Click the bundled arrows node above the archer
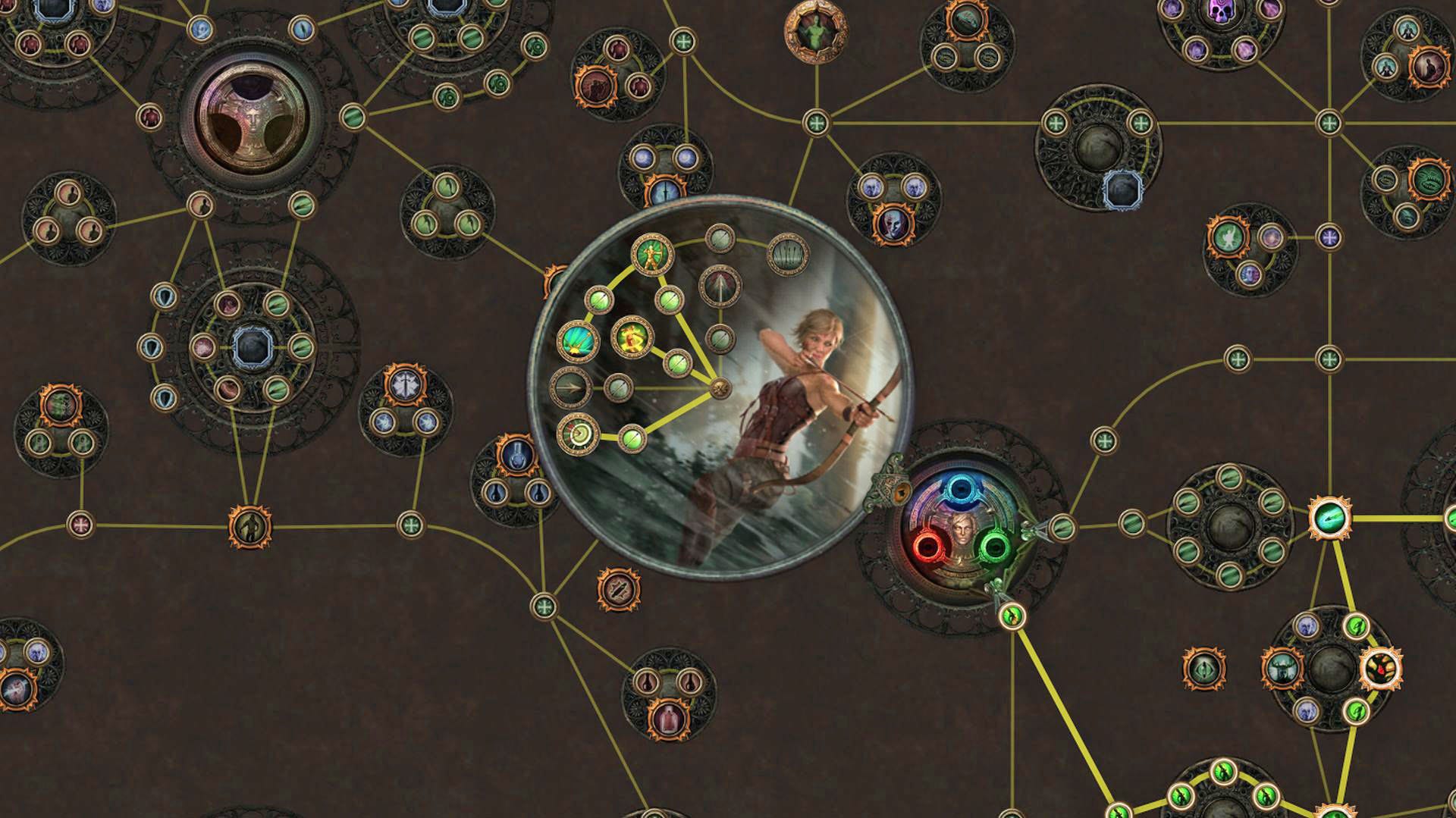Viewport: 1456px width, 818px height. click(x=789, y=254)
